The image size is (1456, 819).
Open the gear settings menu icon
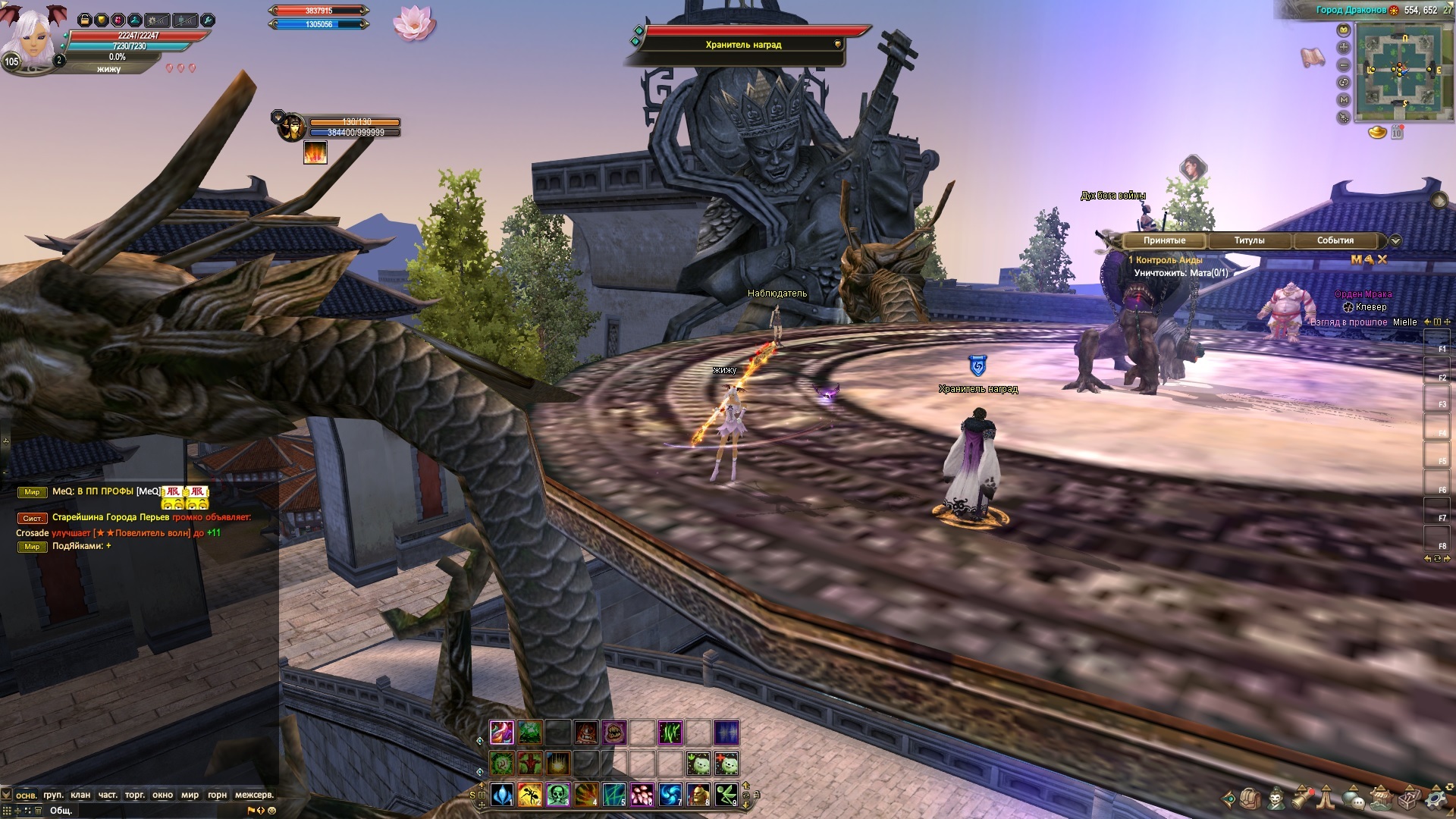pos(1437,799)
